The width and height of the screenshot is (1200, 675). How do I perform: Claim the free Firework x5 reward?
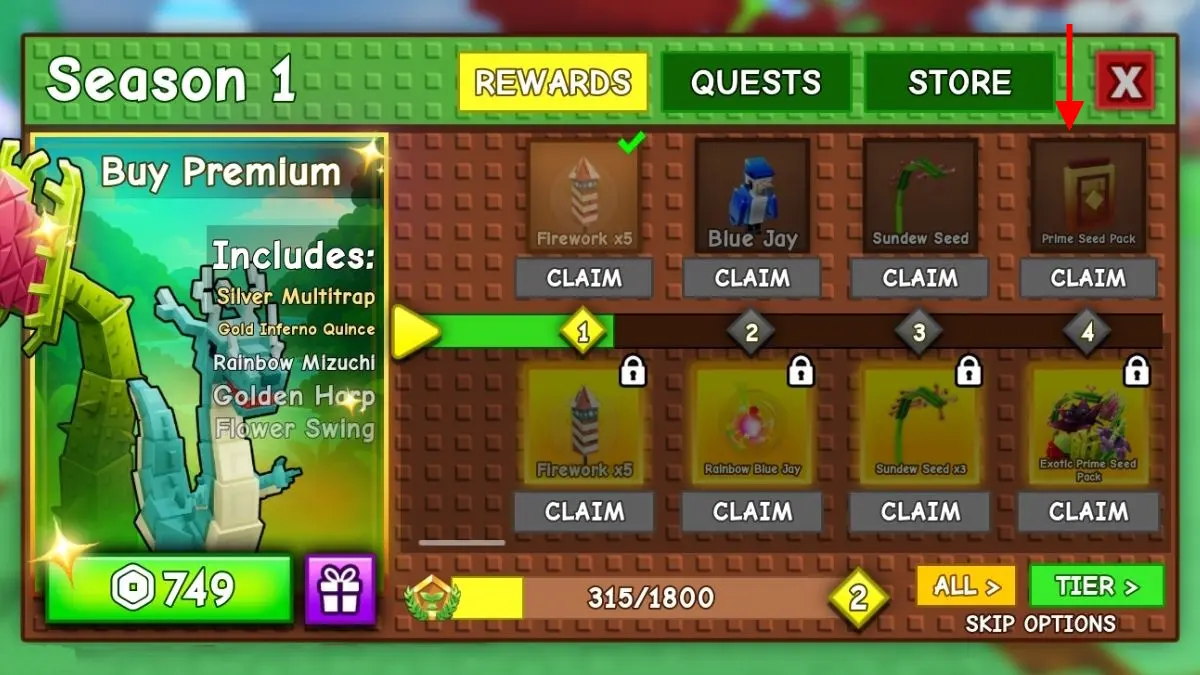pyautogui.click(x=584, y=278)
